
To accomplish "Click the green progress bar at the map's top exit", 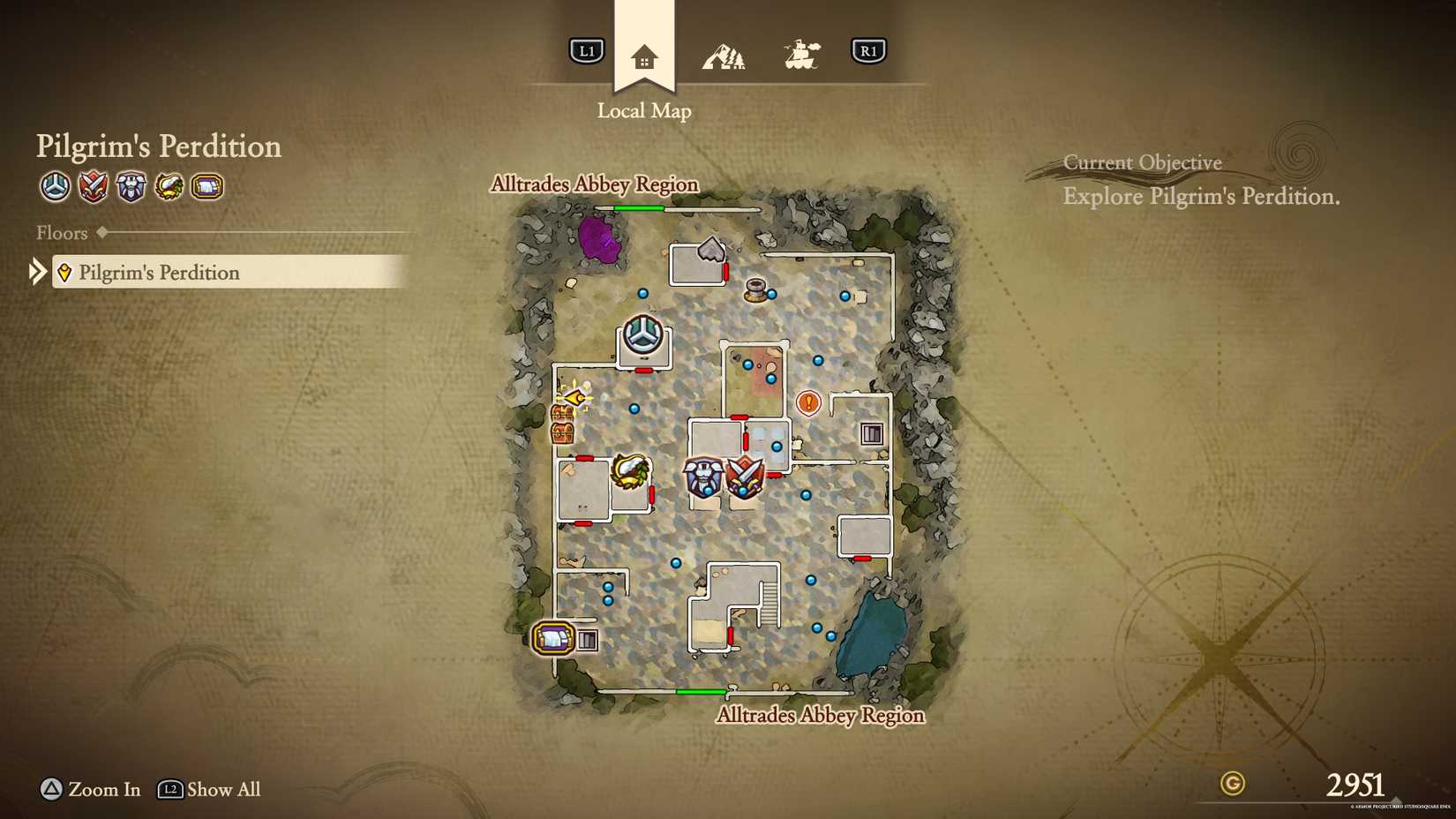I will [x=637, y=207].
